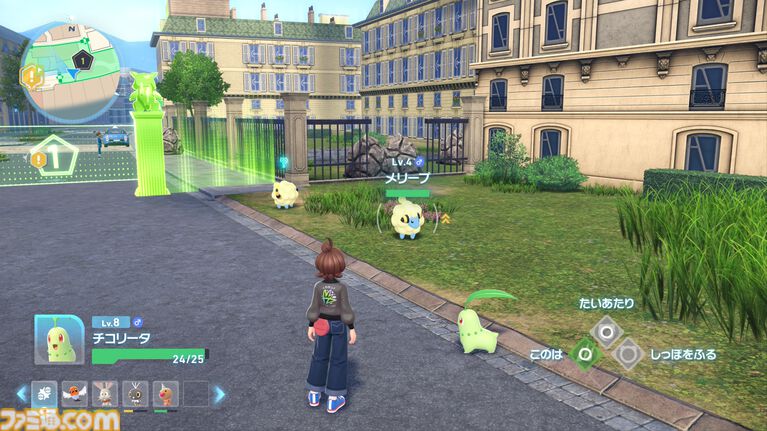Select the highlighted first party bar slot
Viewport: 767px width, 431px height.
pyautogui.click(x=45, y=394)
